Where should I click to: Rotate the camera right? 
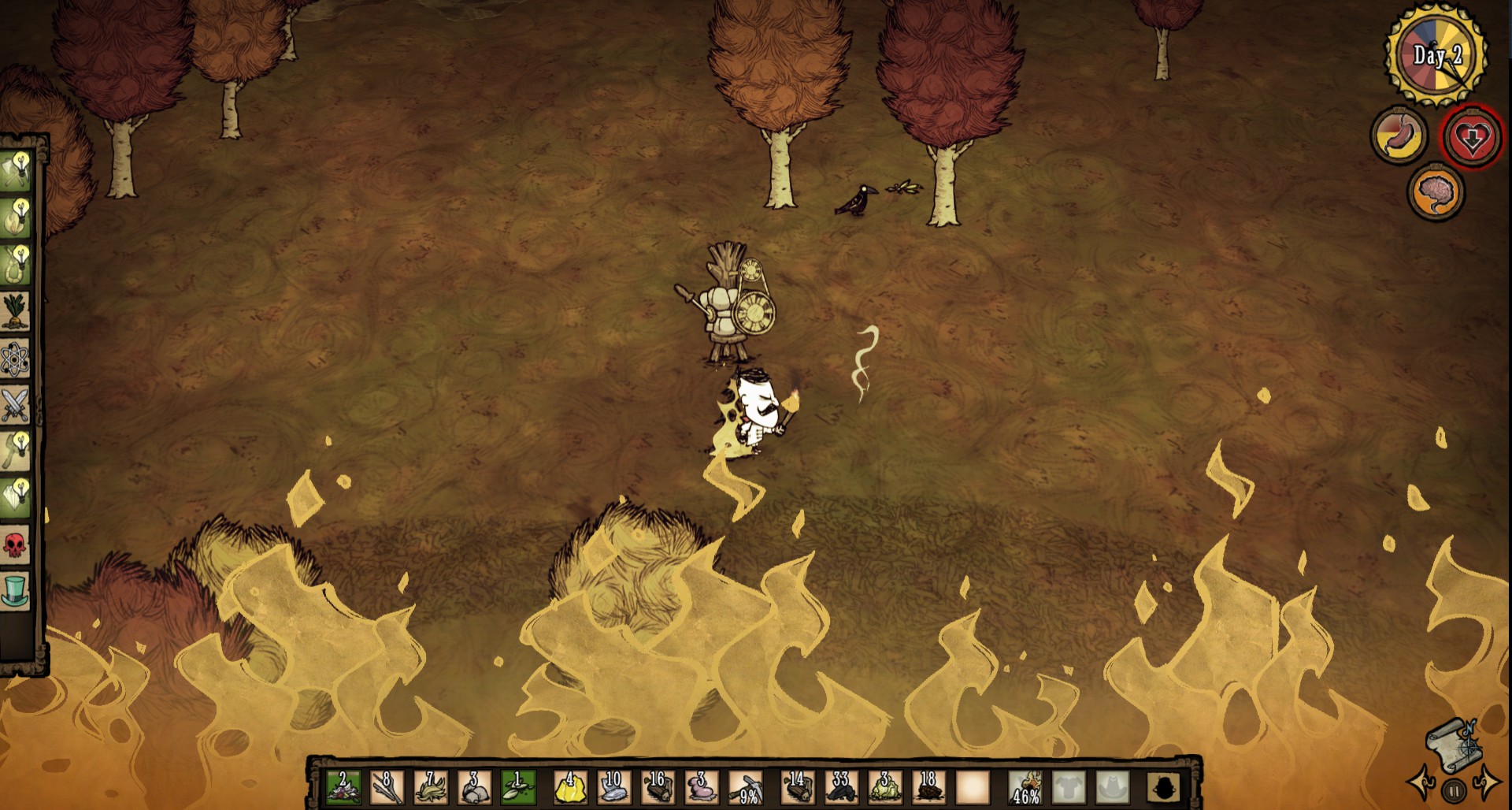coord(1487,782)
